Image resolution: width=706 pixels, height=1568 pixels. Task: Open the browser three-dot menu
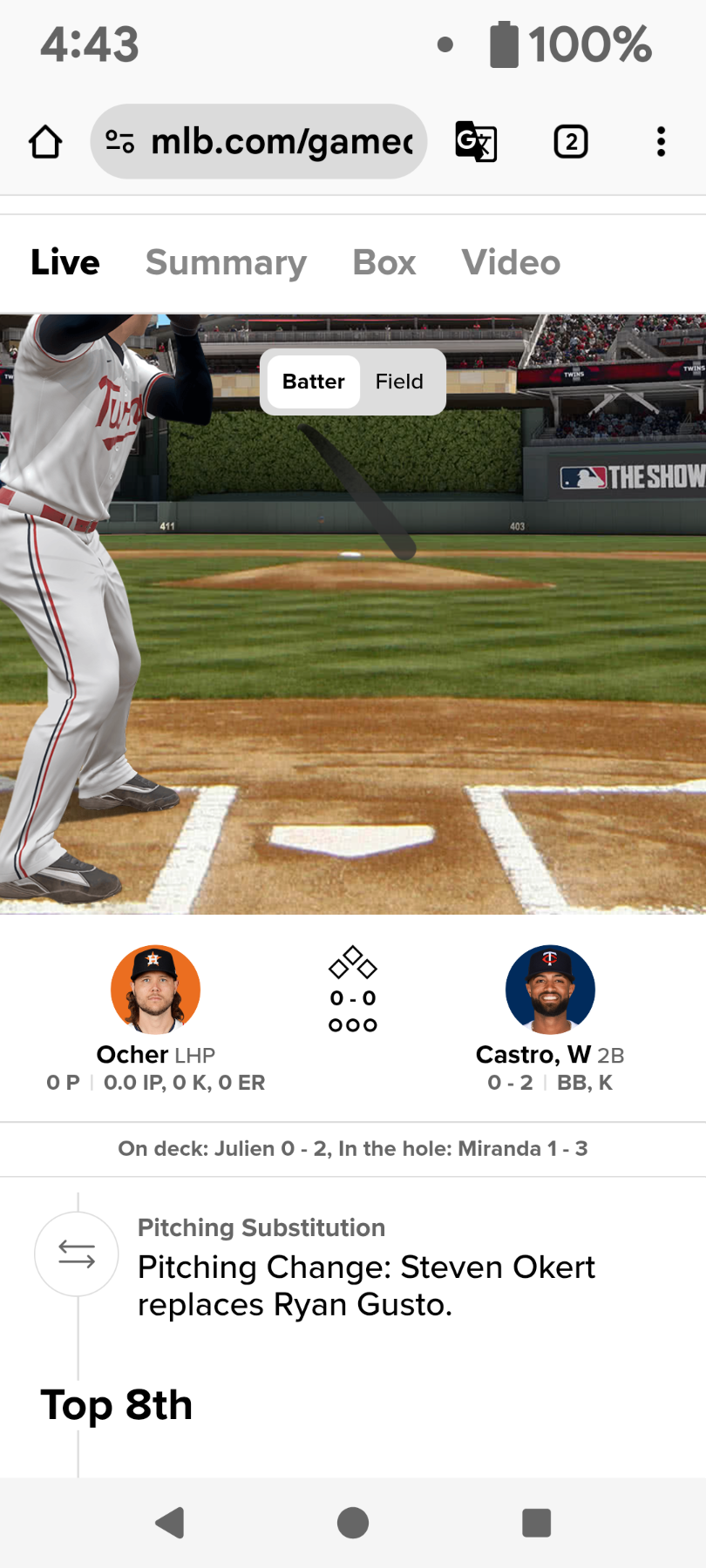661,141
